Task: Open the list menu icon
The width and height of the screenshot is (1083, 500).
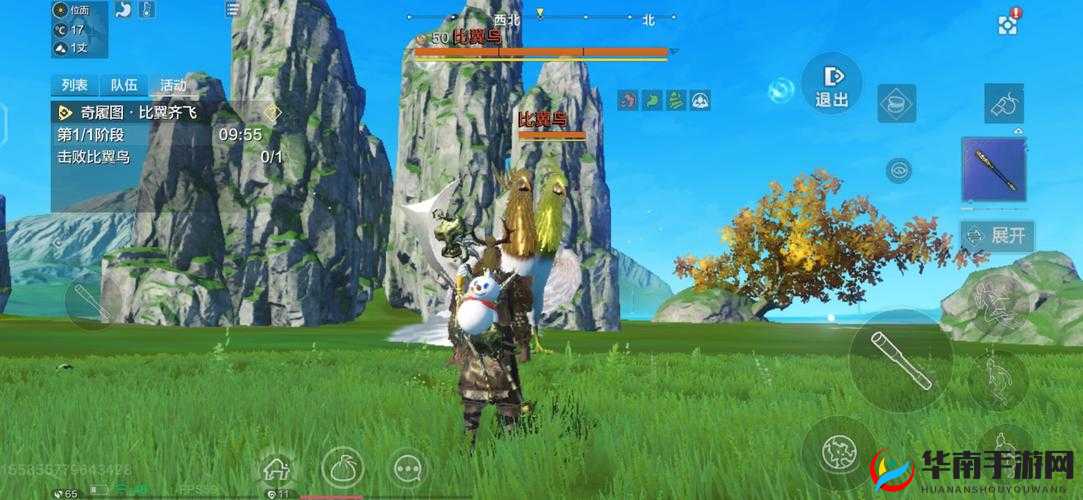Action: click(233, 10)
